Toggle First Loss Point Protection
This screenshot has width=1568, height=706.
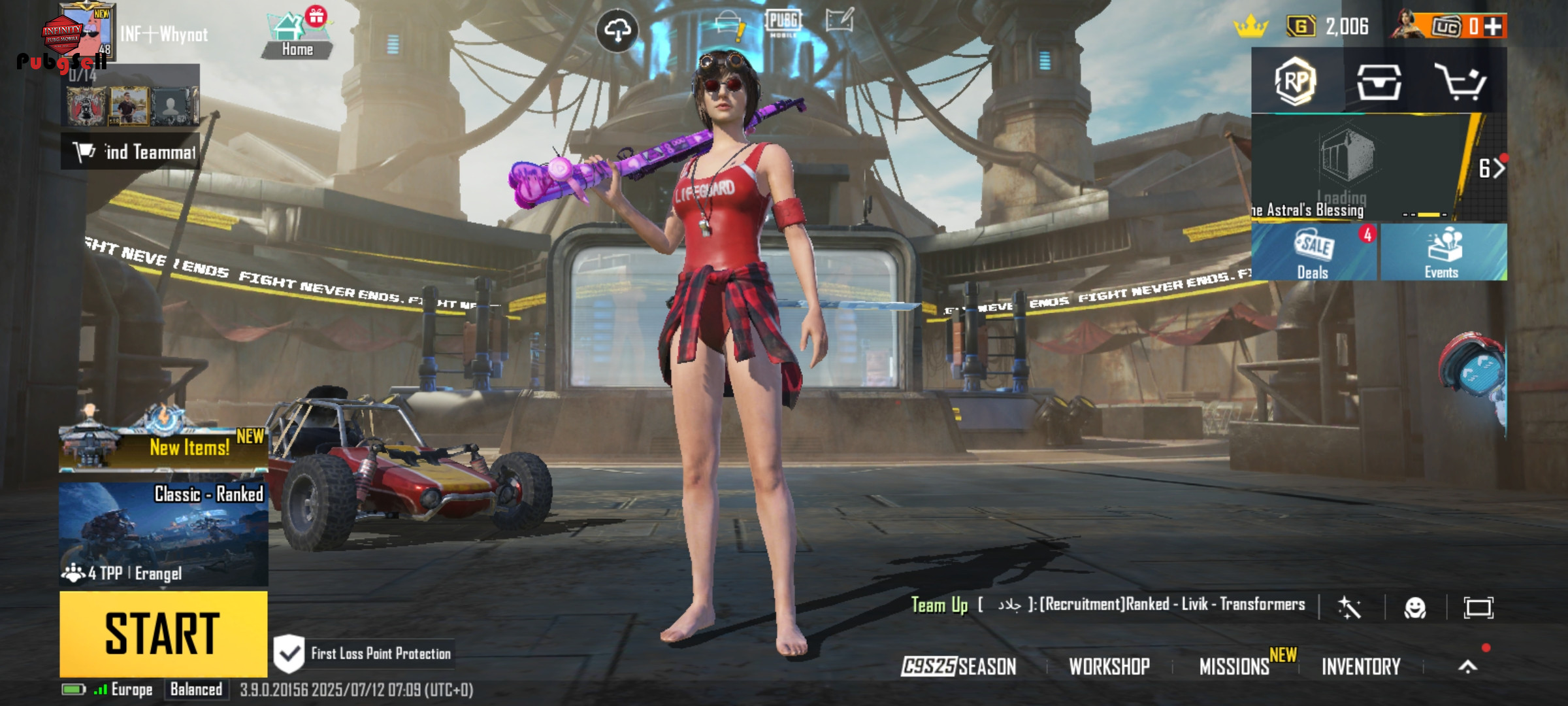tap(289, 653)
